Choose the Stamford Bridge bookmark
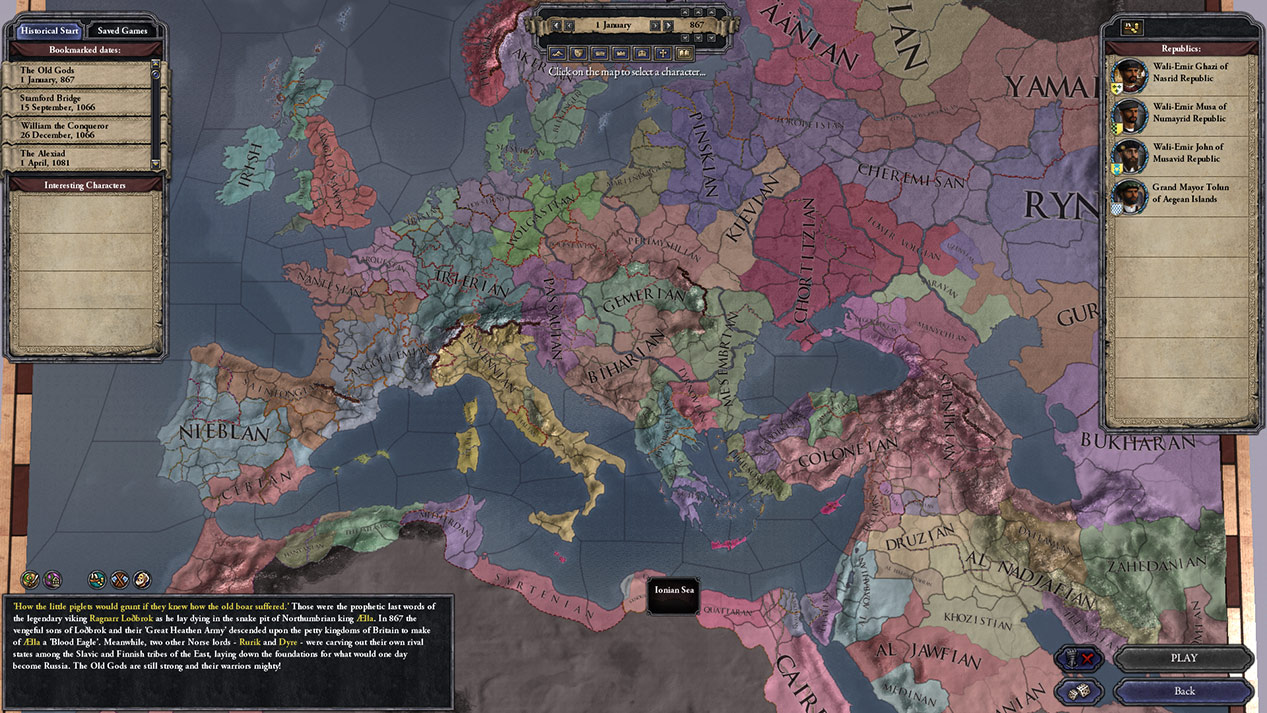The height and width of the screenshot is (713, 1267). [80, 103]
